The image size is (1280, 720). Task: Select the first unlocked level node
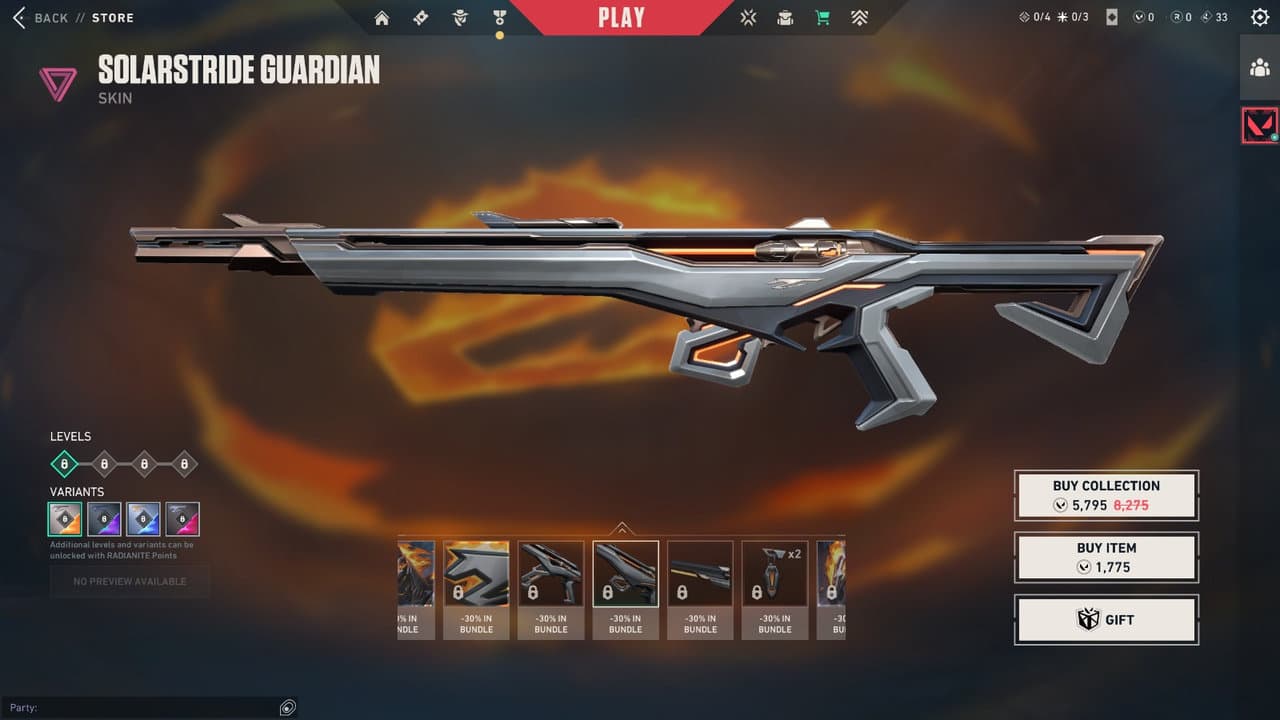[64, 462]
